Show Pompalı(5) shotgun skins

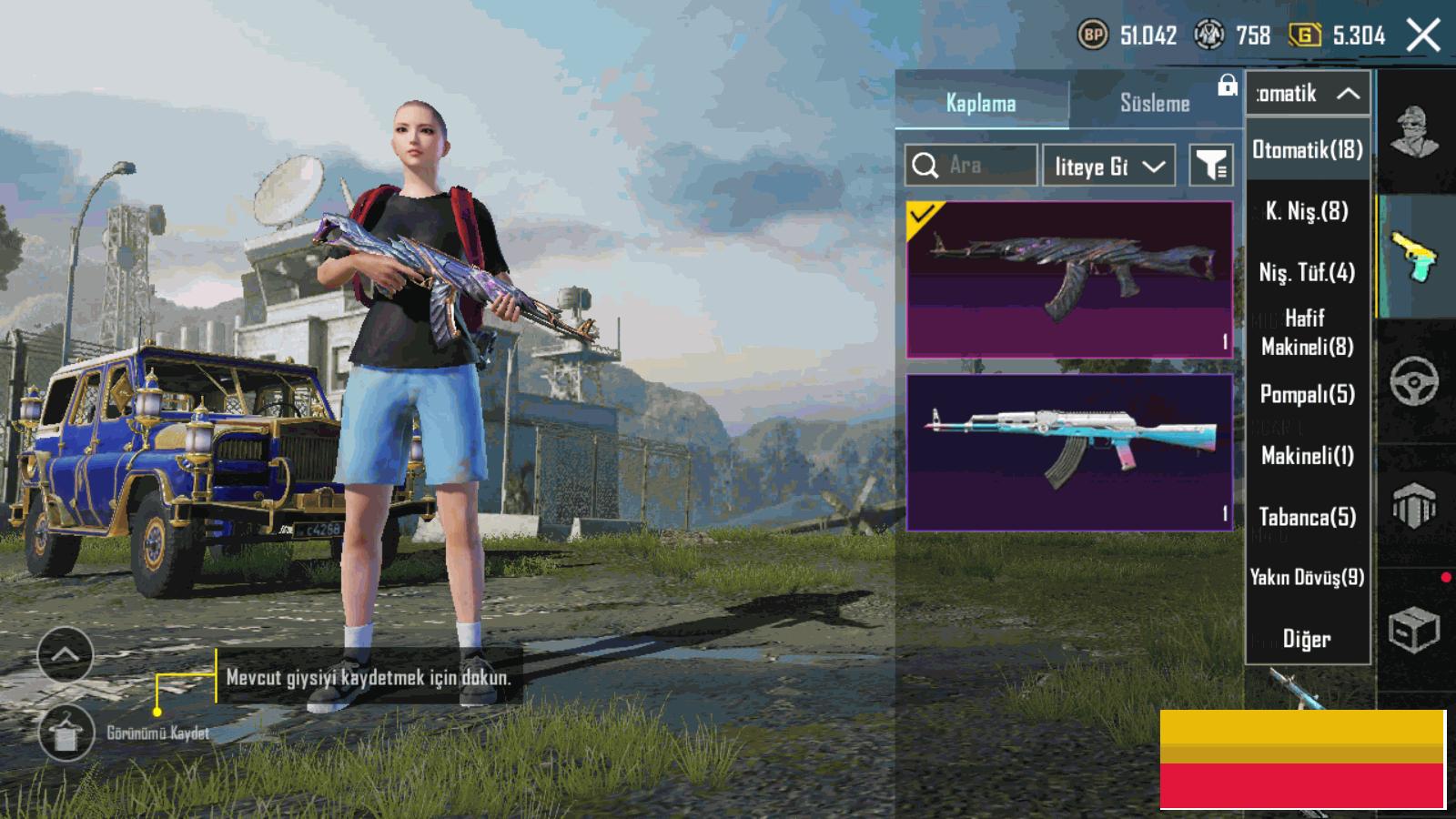pos(1308,394)
